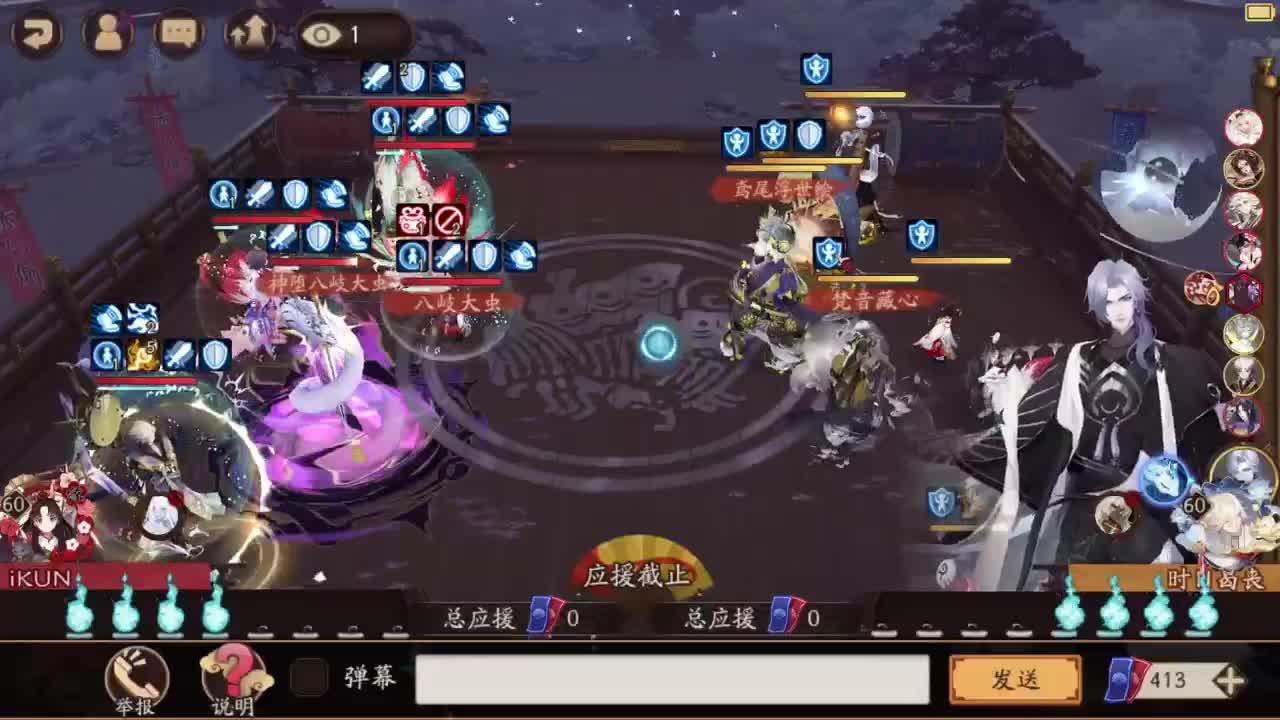Click the red seal debuff icon on 八岐大虫
Image resolution: width=1280 pixels, height=720 pixels.
tap(410, 221)
